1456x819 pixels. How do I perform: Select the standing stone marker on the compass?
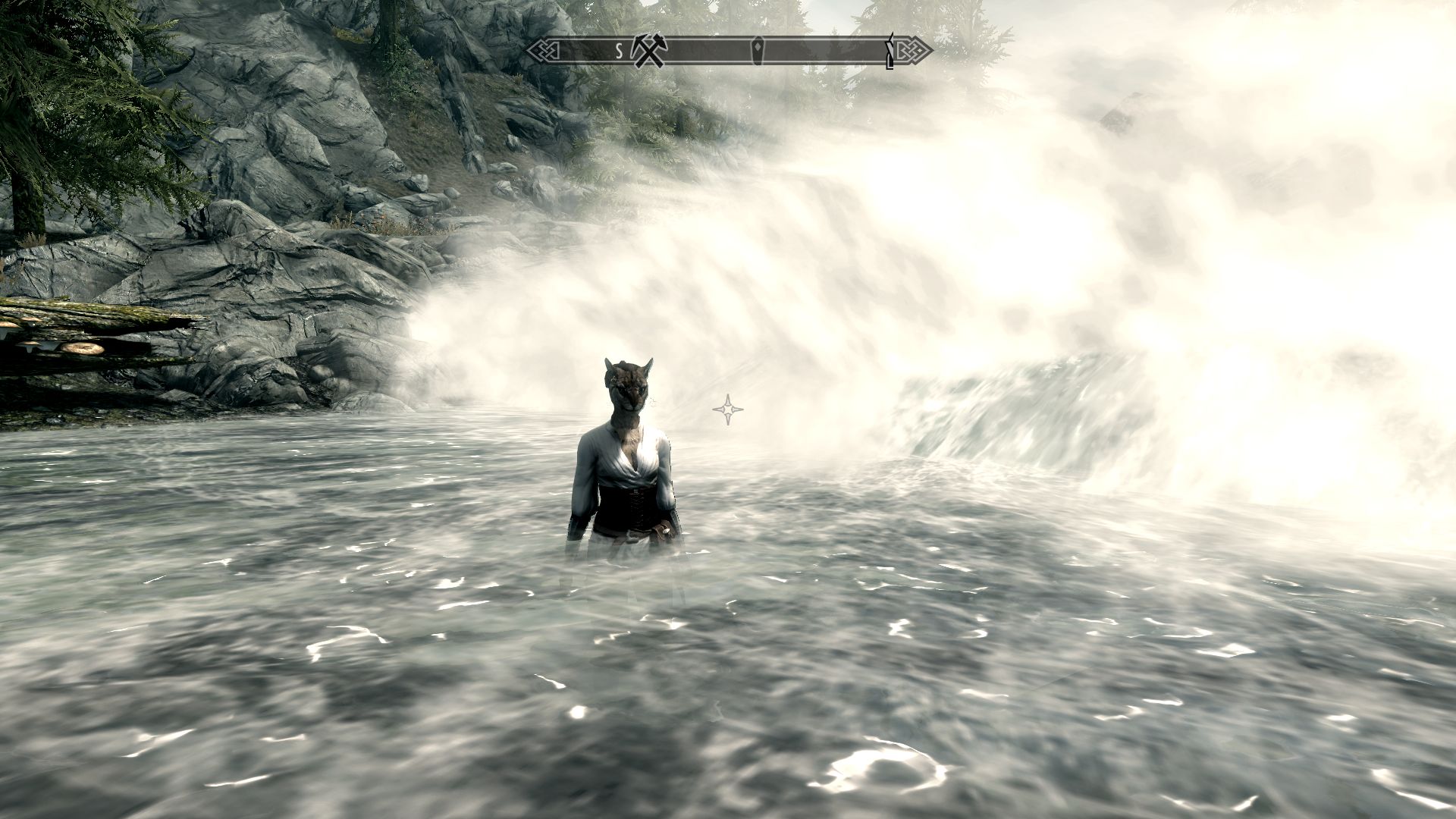pyautogui.click(x=758, y=49)
